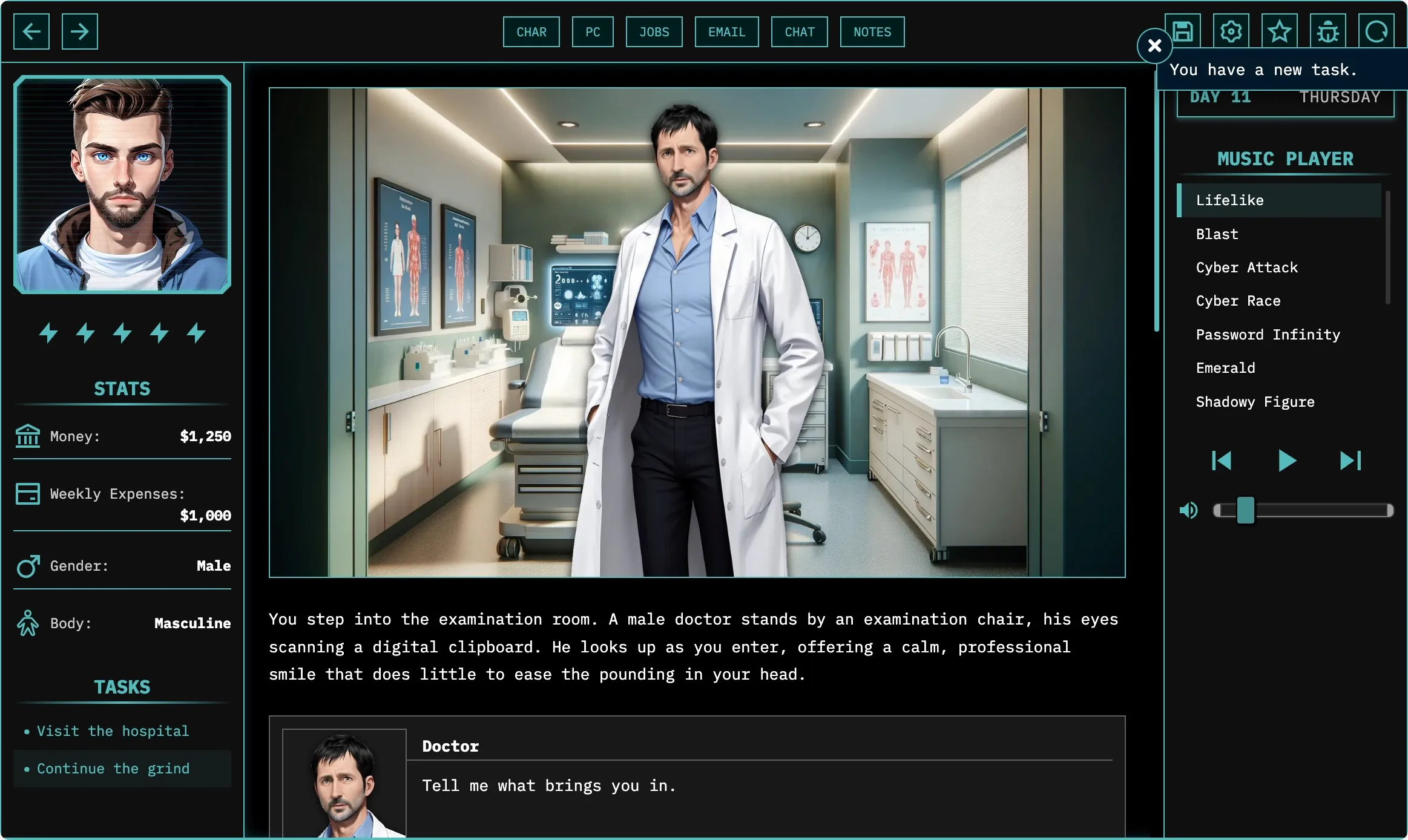Choose the Emerald track in music player
Image resolution: width=1408 pixels, height=840 pixels.
point(1225,368)
